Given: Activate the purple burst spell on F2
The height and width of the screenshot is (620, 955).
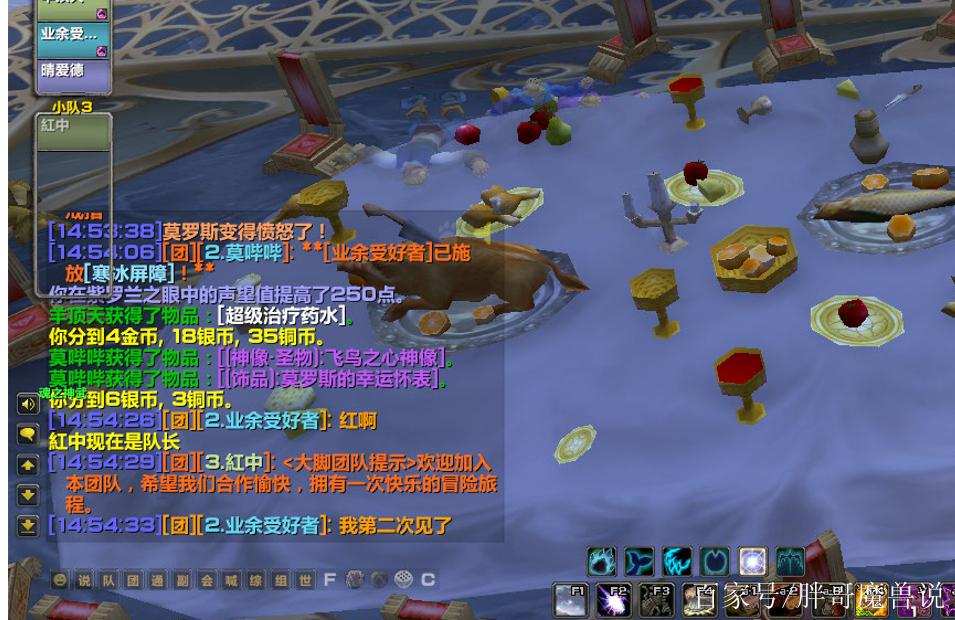Looking at the screenshot, I should click(x=614, y=600).
